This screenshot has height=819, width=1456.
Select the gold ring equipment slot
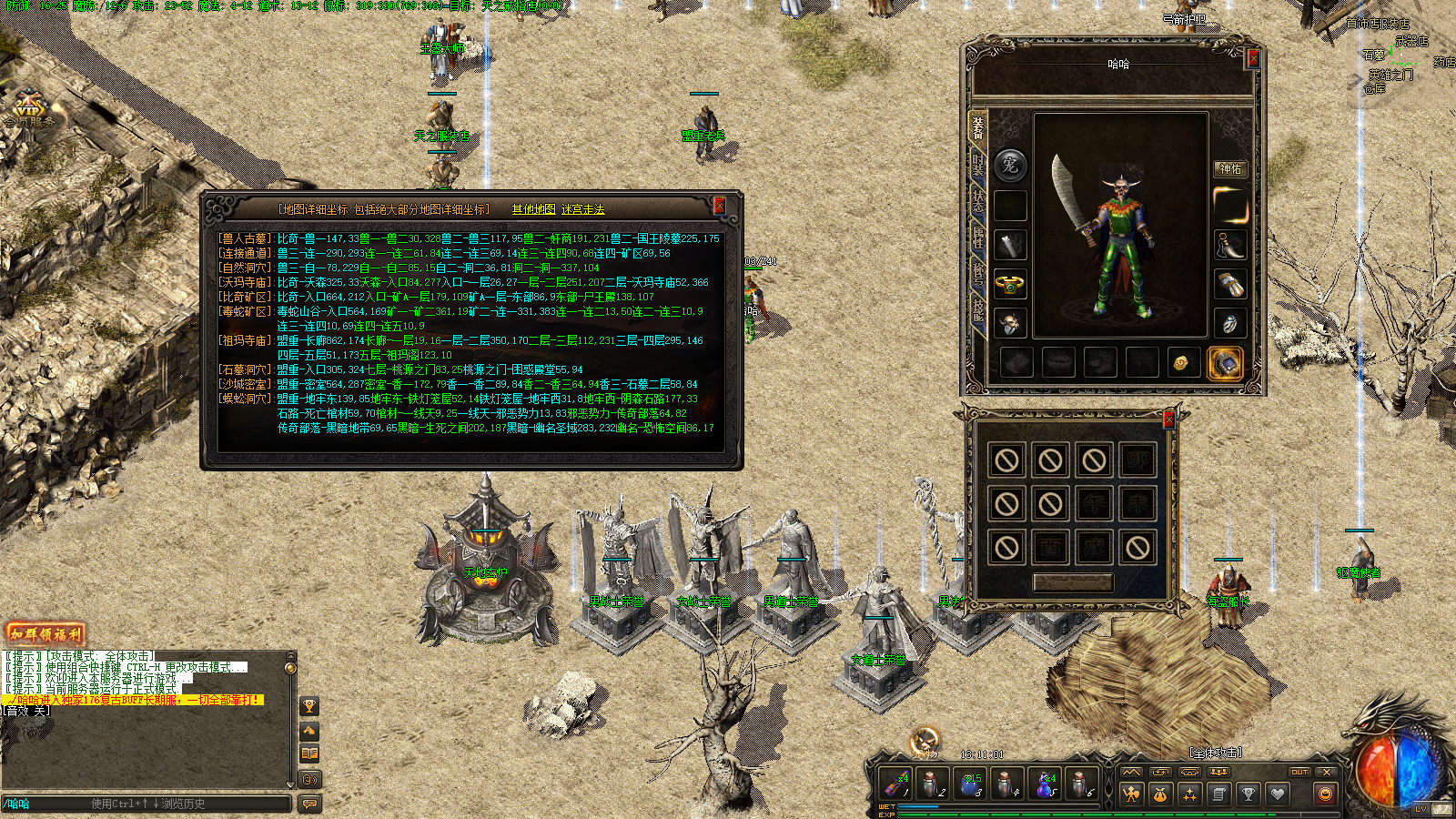coord(1010,284)
